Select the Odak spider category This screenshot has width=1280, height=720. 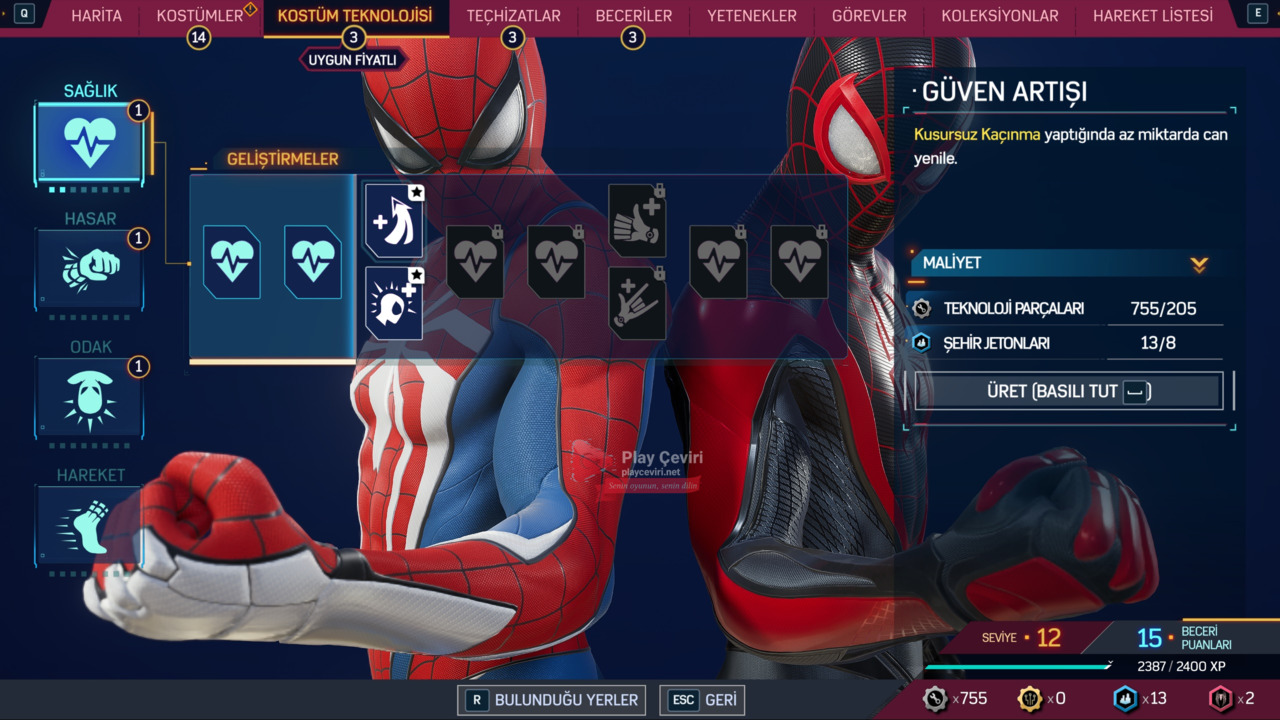point(90,397)
